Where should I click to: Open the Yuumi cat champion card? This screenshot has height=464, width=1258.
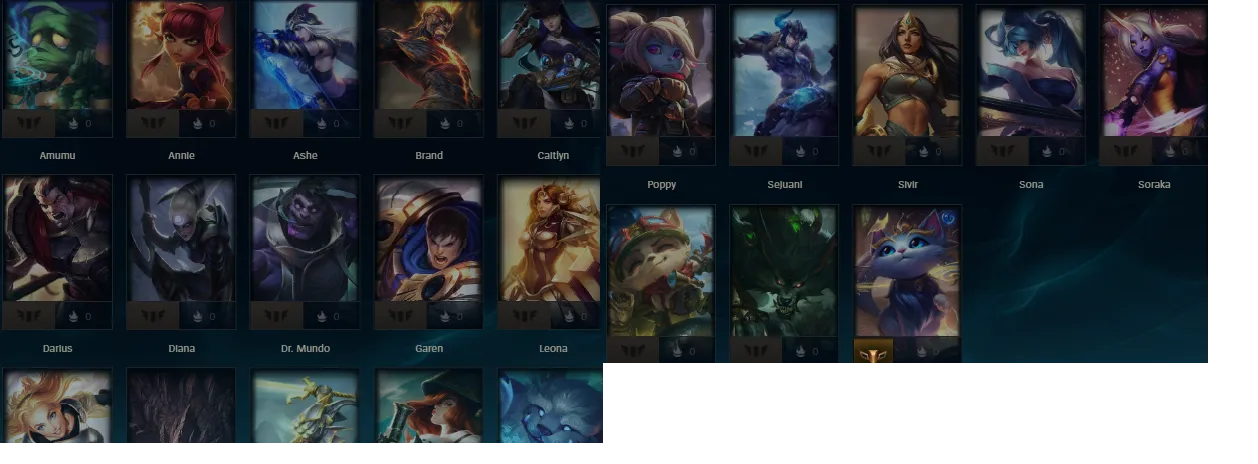[x=908, y=272]
